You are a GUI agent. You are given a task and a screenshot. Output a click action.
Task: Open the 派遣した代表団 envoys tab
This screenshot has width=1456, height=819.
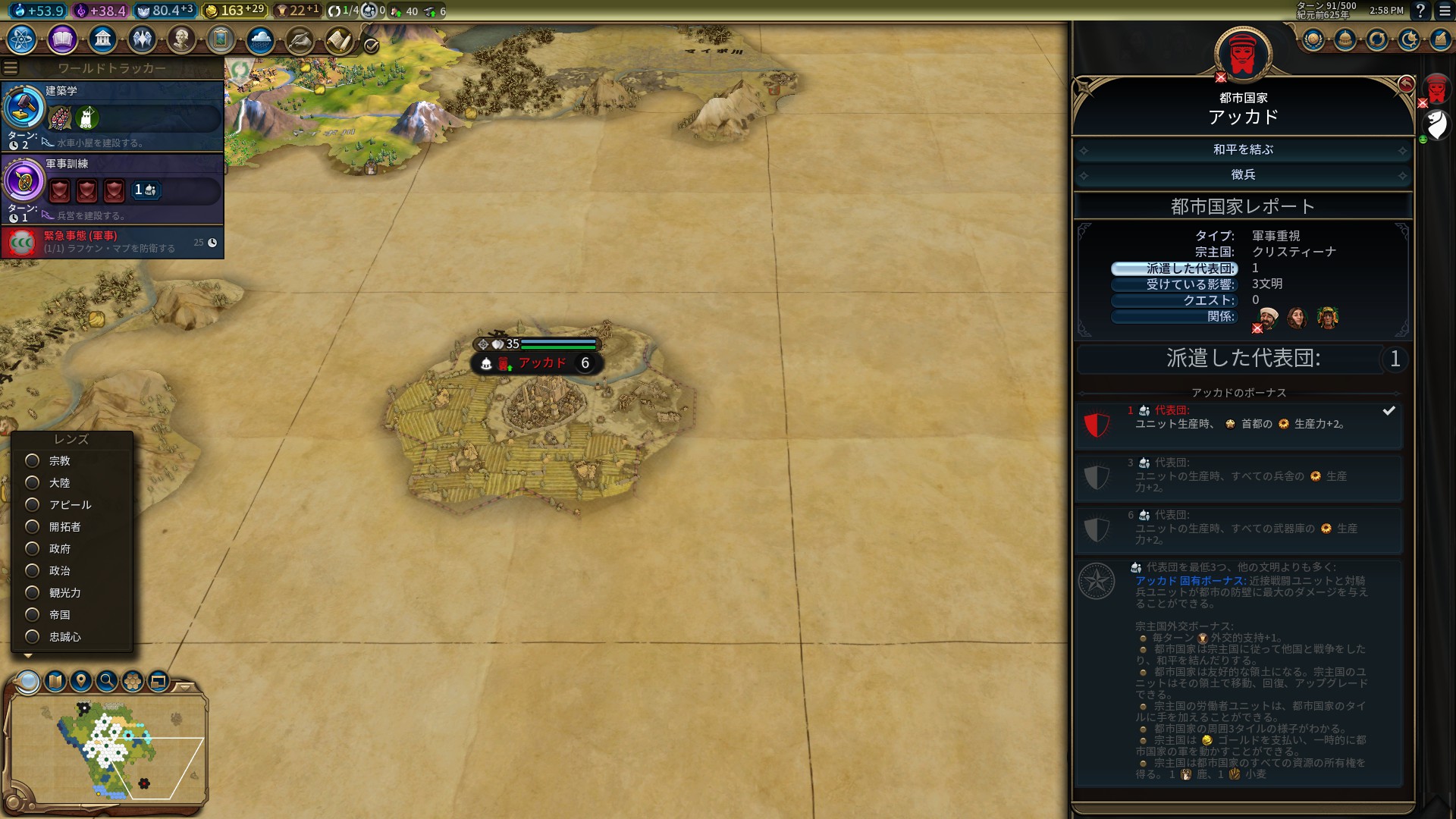[1174, 268]
